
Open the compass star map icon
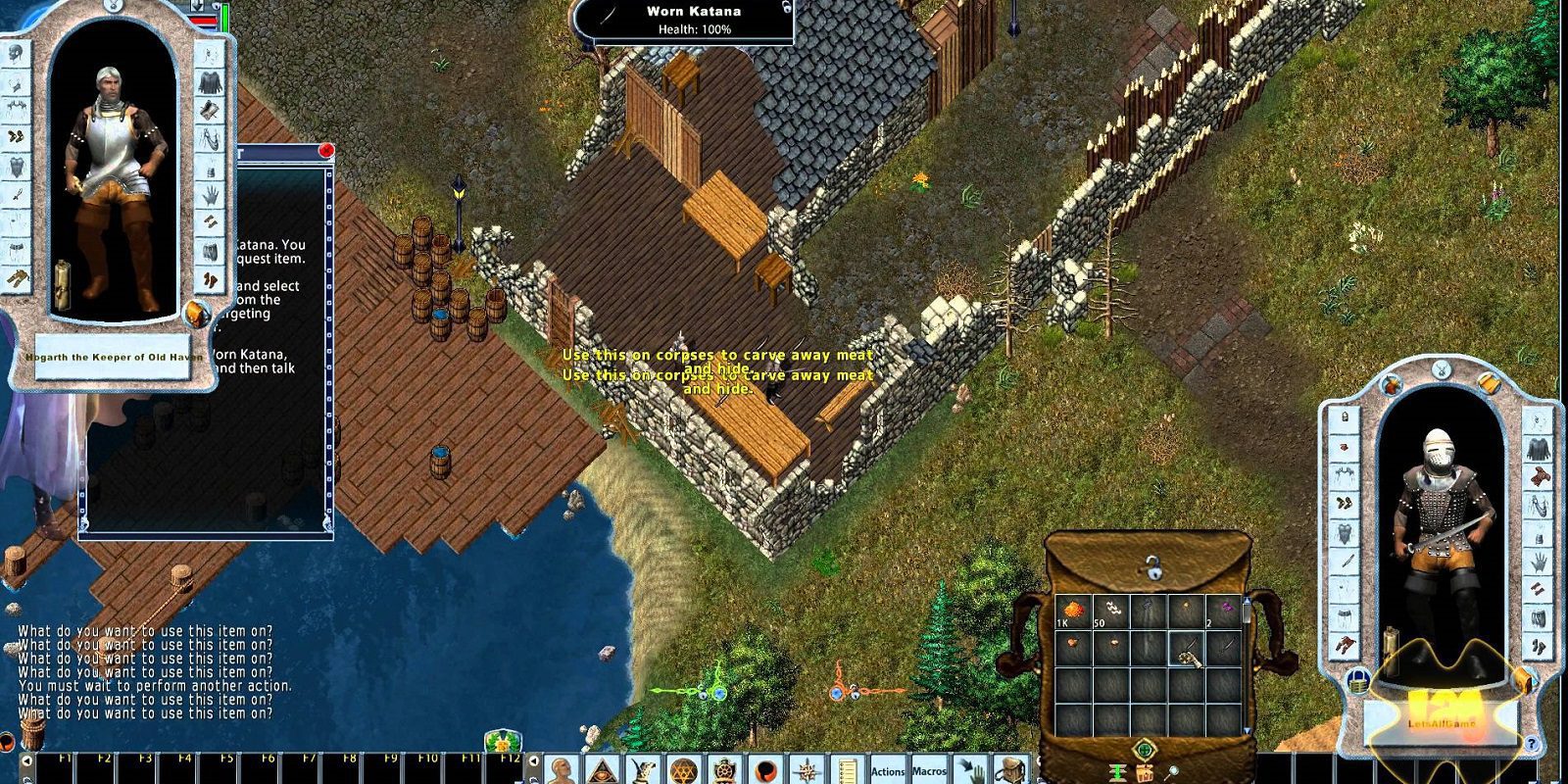click(x=807, y=770)
